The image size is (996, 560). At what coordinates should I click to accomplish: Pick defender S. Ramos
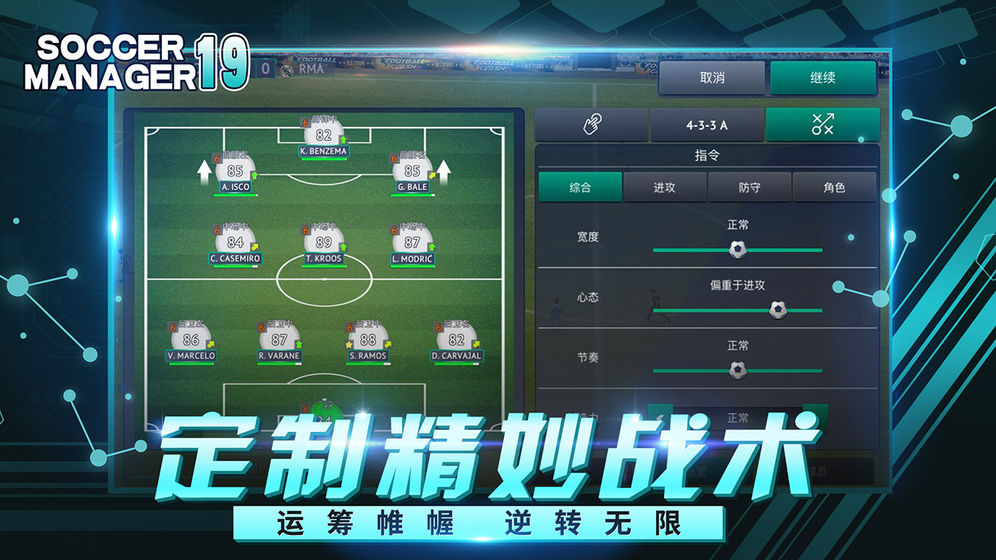(x=368, y=342)
